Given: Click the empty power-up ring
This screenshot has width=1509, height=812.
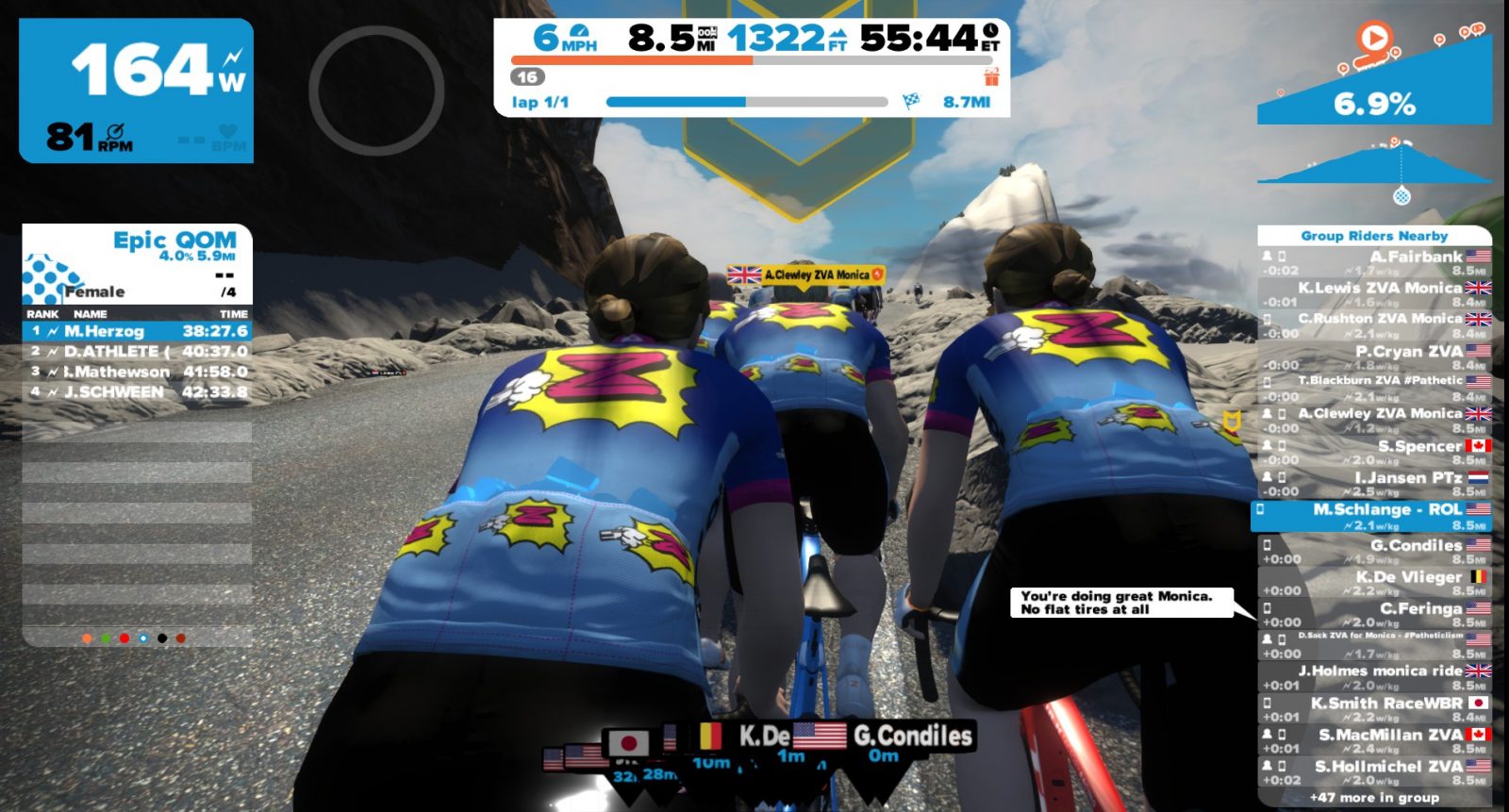Looking at the screenshot, I should point(376,91).
